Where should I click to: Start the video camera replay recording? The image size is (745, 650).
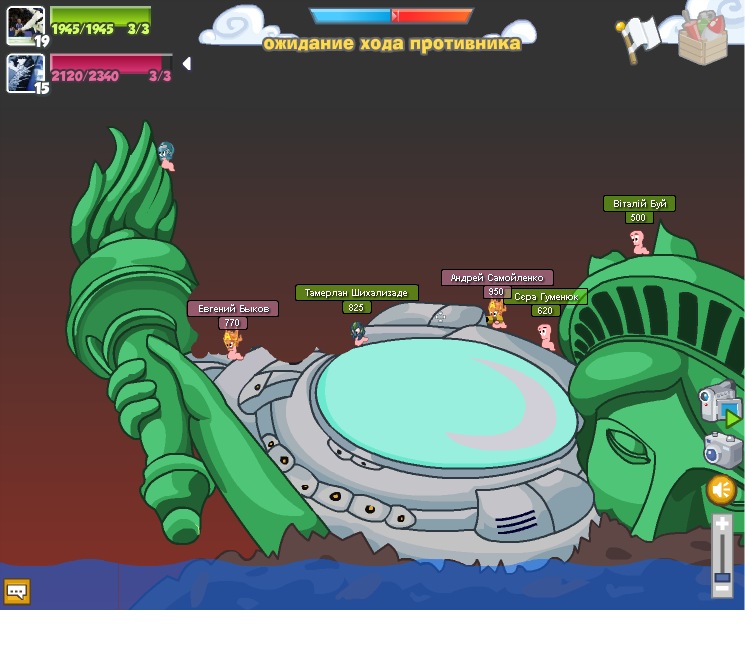tap(718, 402)
